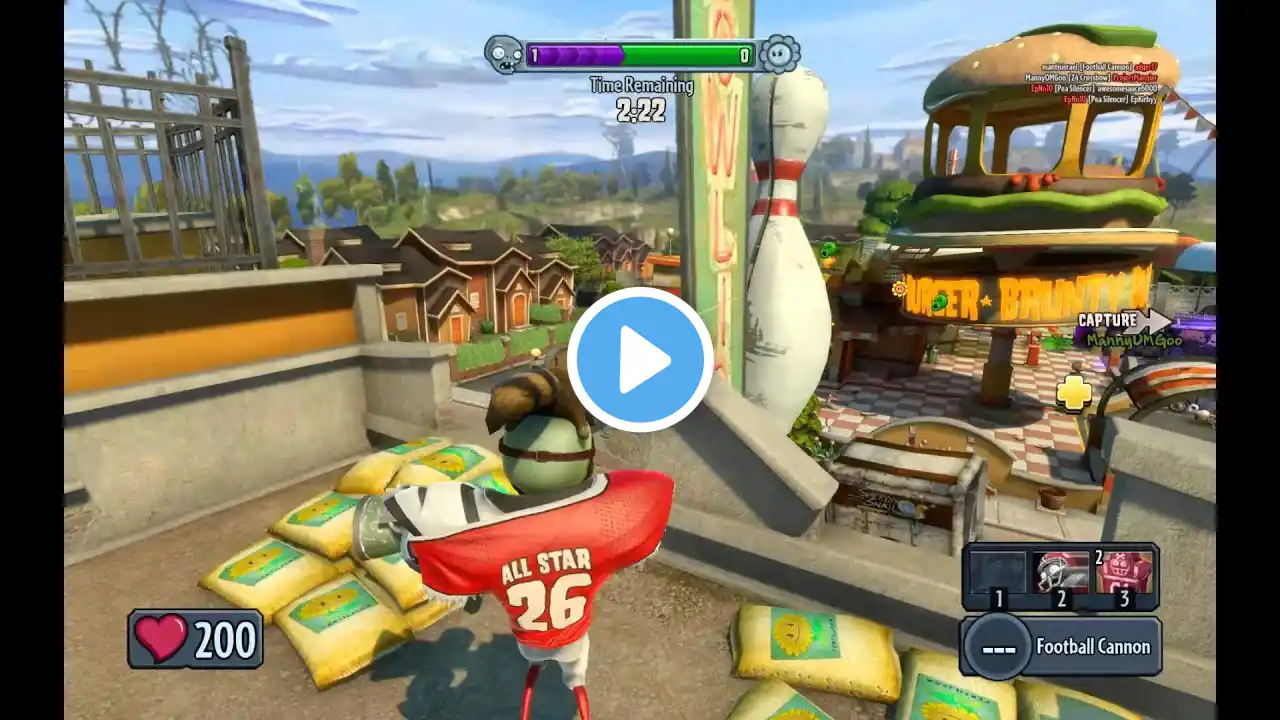Select the greyed-out ability in slot 1
The height and width of the screenshot is (720, 1280).
997,573
